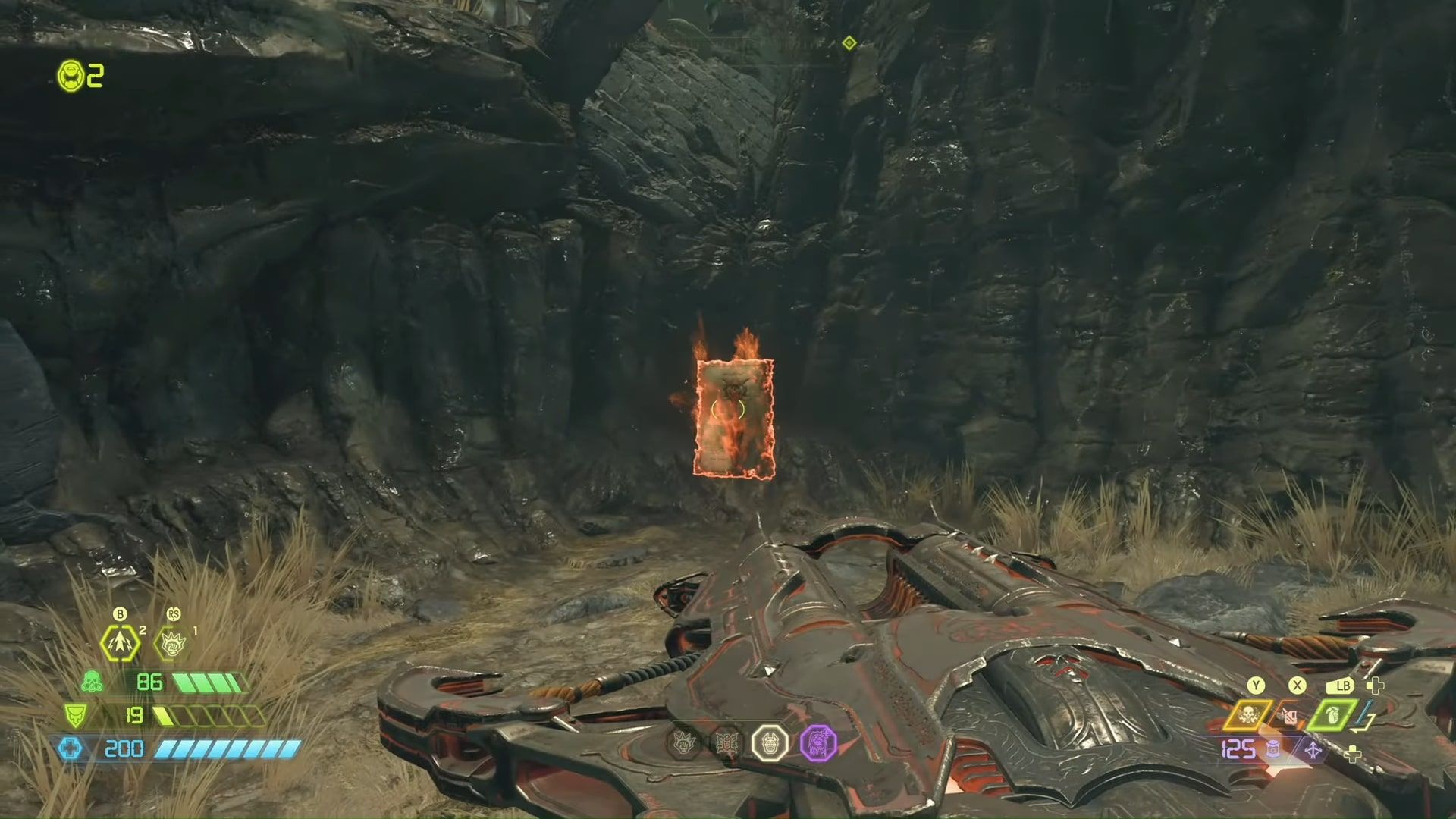Select the X button prompt
The height and width of the screenshot is (819, 1456).
click(x=1297, y=685)
